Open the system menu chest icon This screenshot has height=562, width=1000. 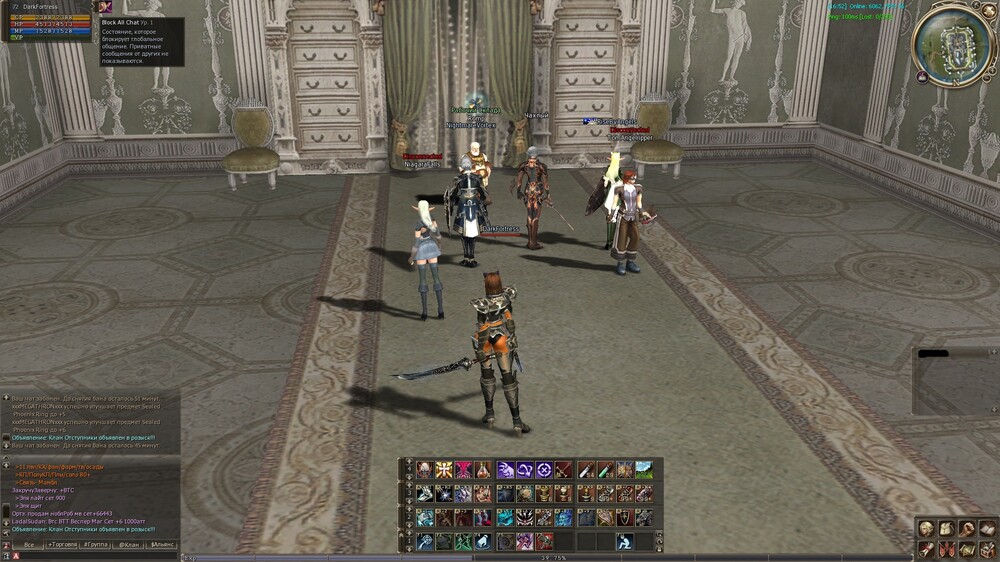[987, 549]
